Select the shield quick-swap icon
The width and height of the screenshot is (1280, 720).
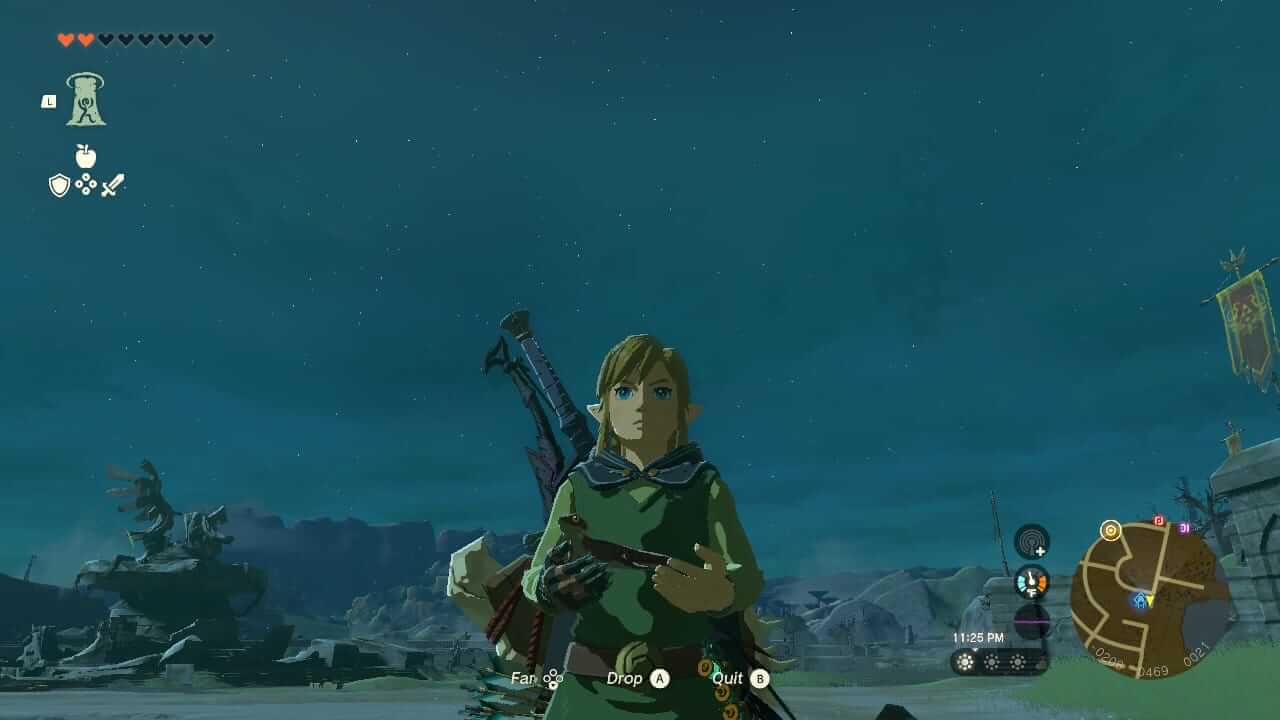tap(58, 184)
